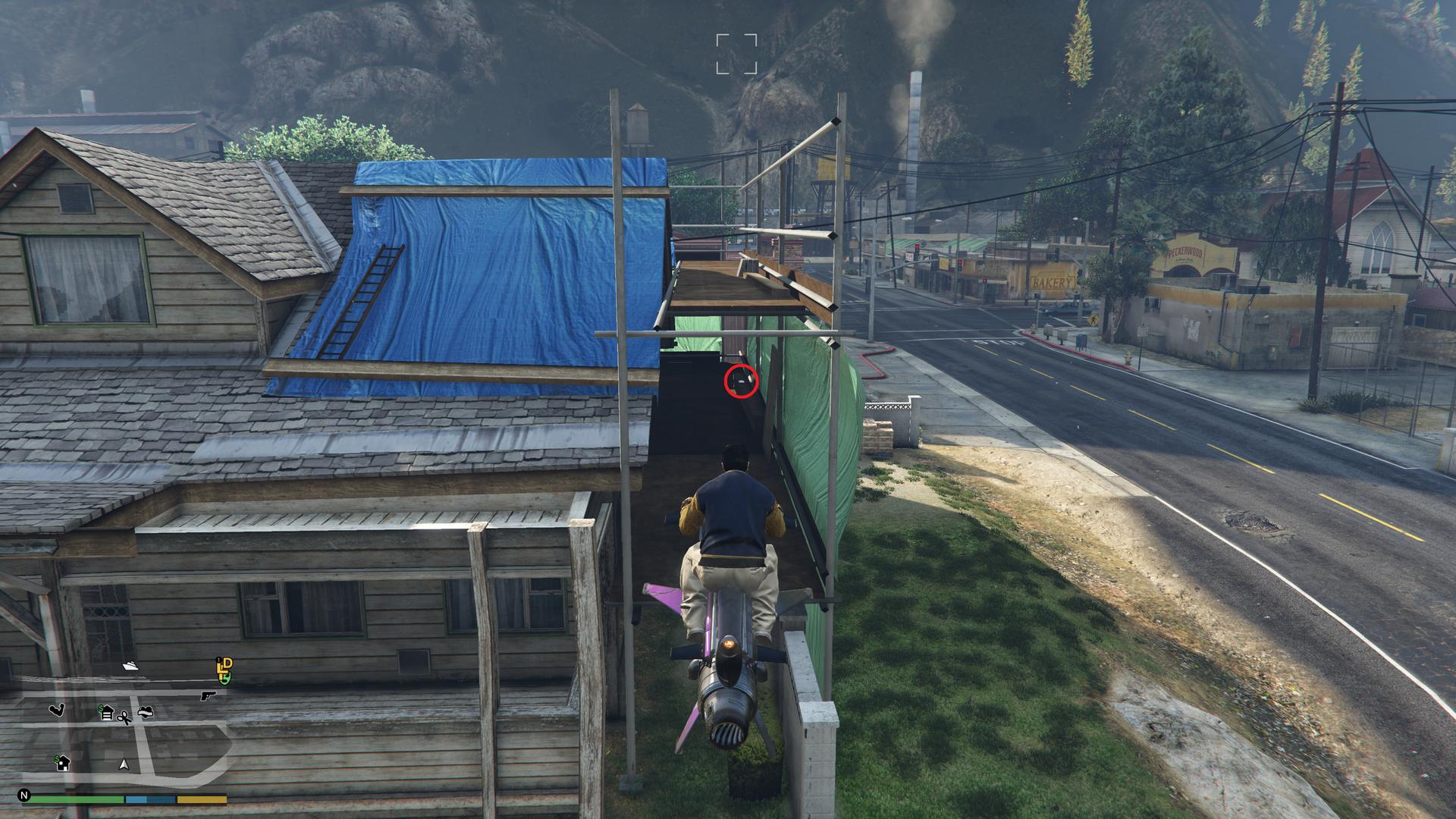Click the player arrow on the minimap
This screenshot has width=1456, height=819.
pos(124,764)
